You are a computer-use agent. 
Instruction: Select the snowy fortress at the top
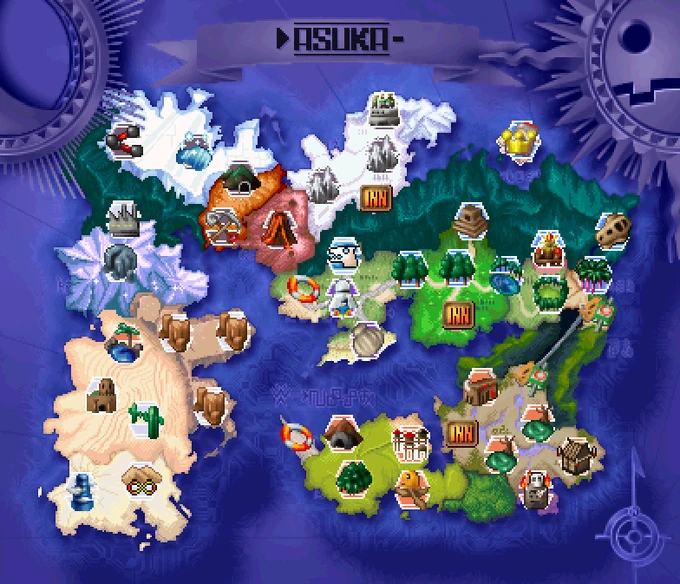coord(381,109)
